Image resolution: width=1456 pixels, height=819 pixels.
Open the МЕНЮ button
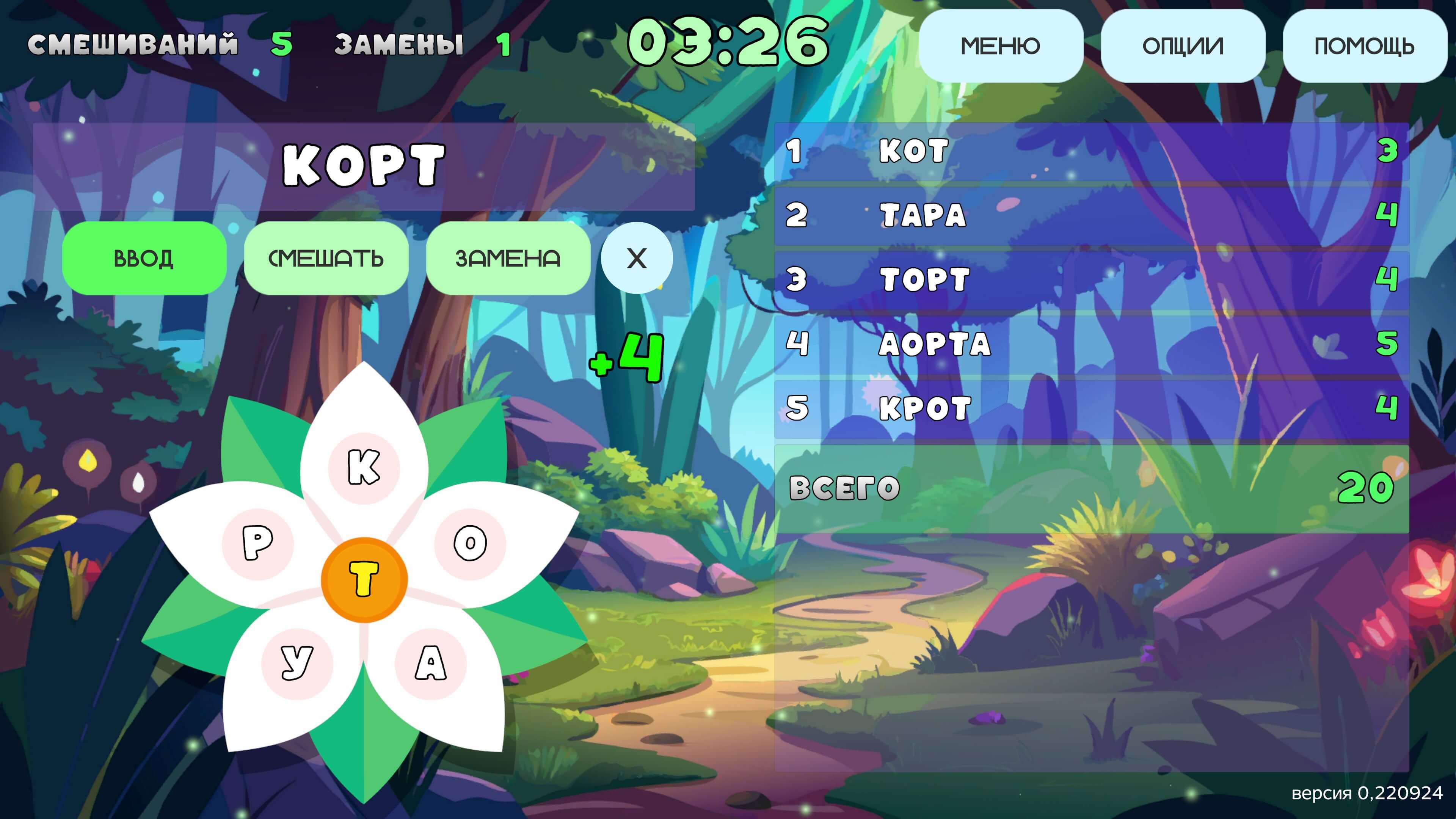point(1001,46)
